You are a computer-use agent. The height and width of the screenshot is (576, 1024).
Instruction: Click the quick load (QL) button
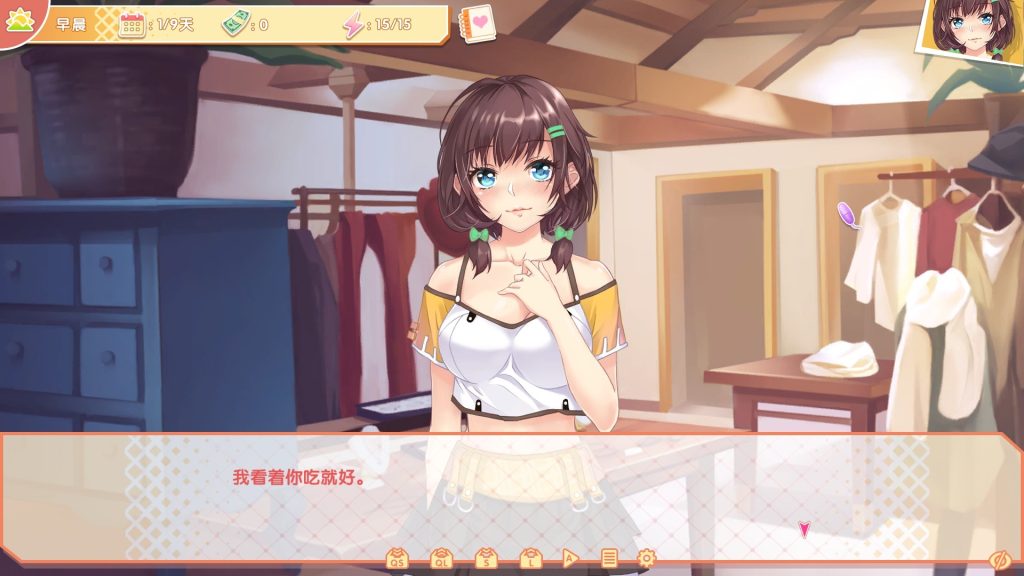[x=441, y=559]
